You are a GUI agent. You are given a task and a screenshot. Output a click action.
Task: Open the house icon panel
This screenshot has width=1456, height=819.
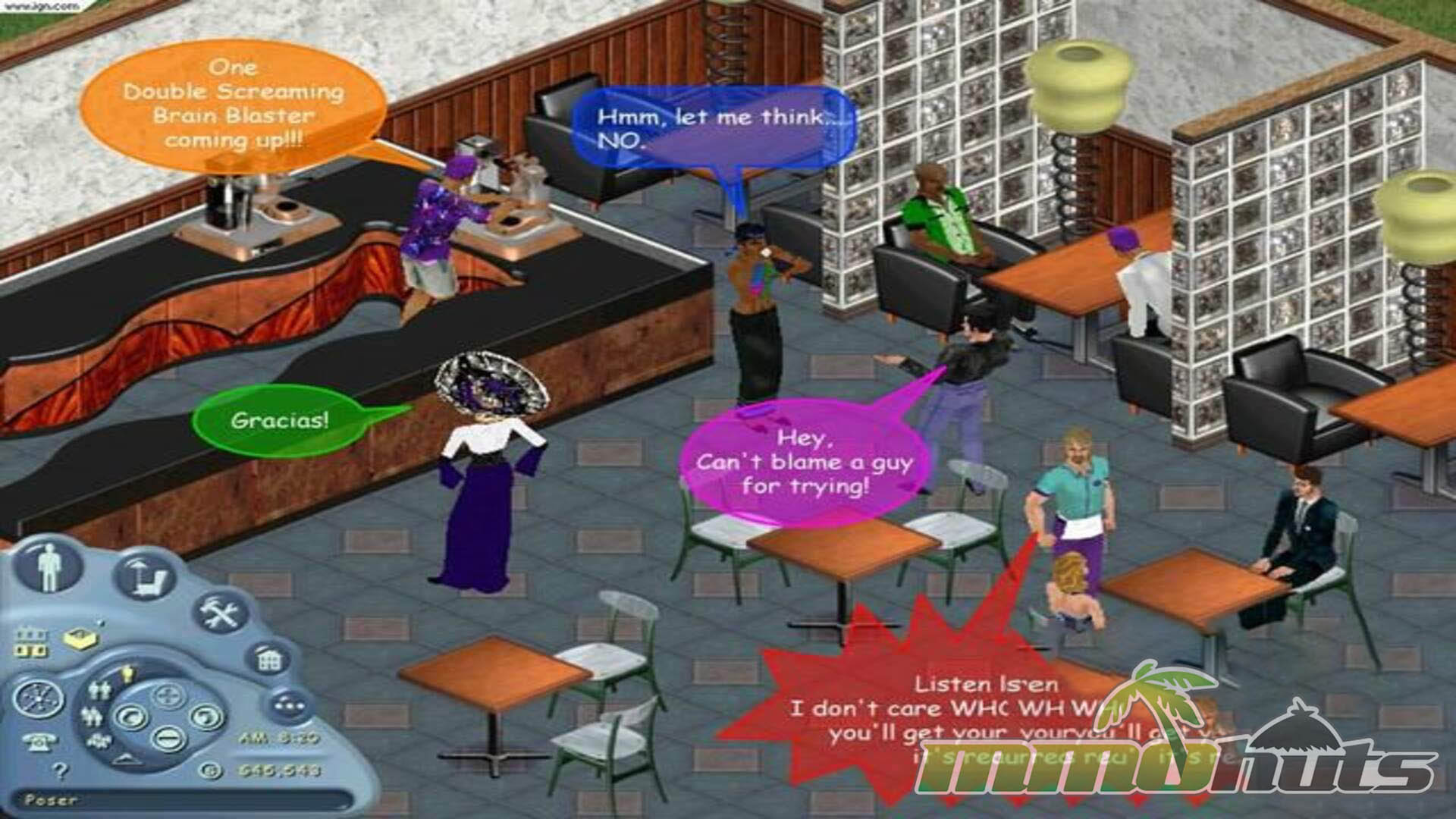pos(267,659)
